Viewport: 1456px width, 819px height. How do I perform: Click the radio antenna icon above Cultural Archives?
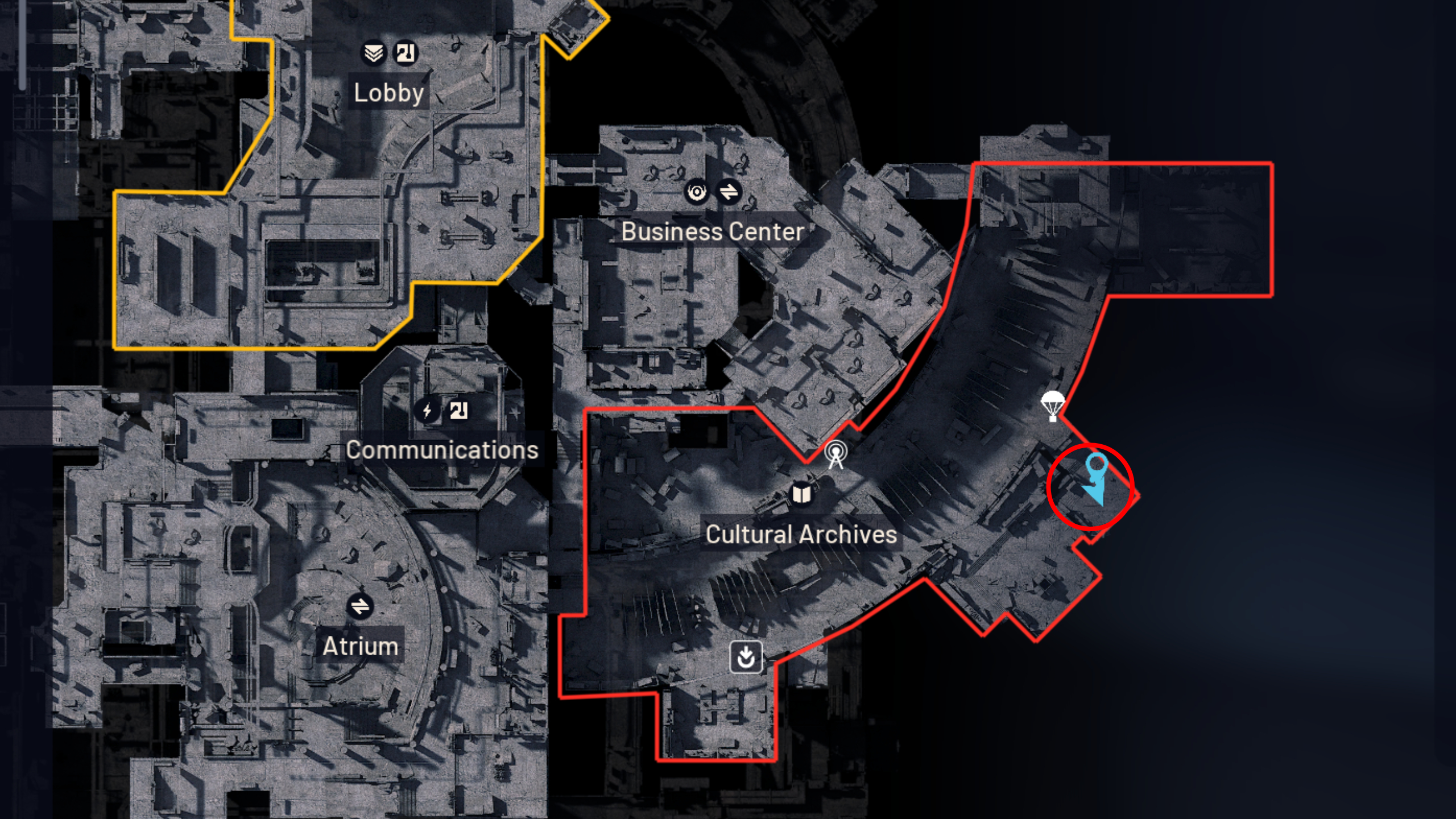click(835, 456)
